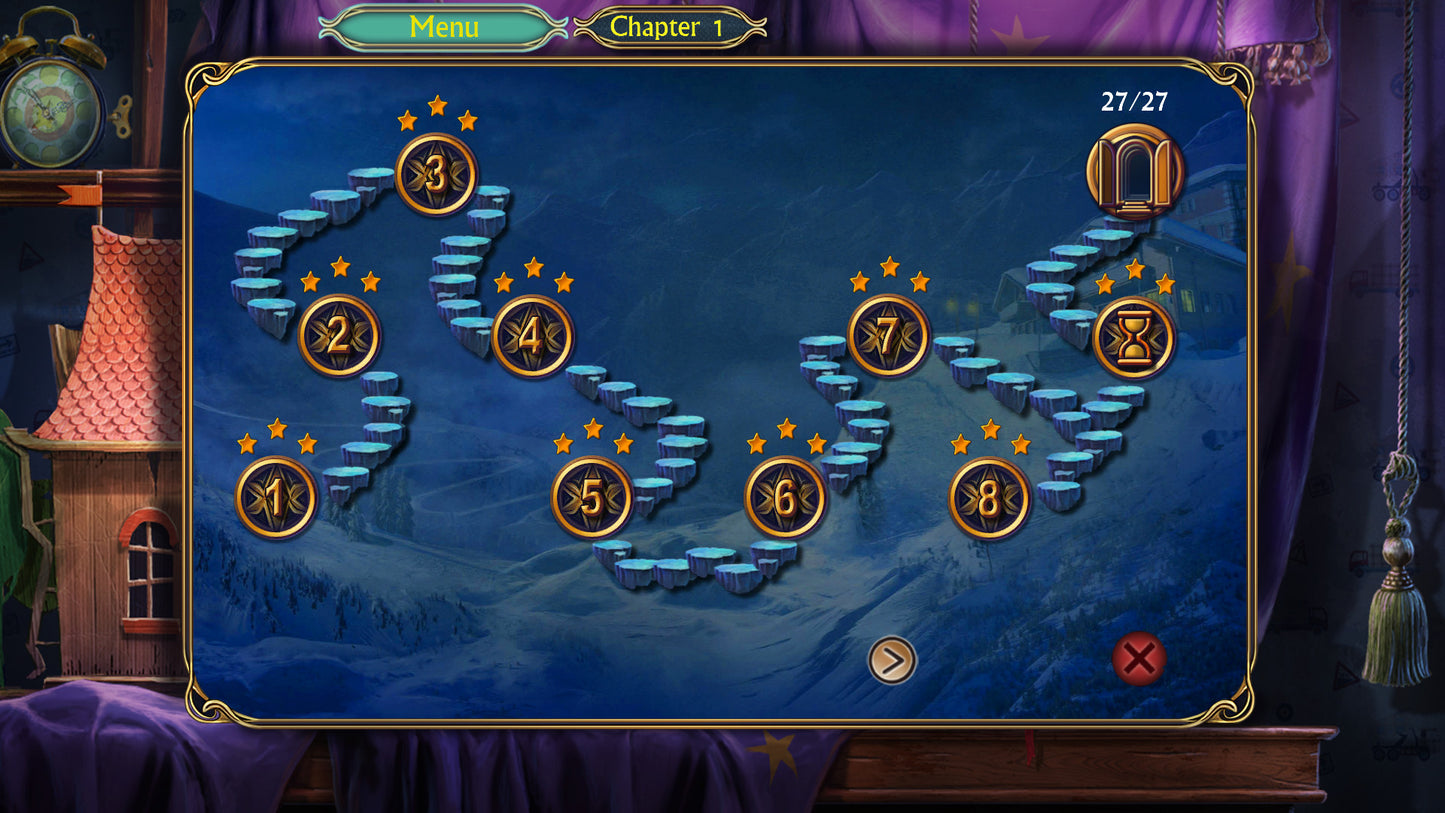Start level 3 node
Viewport: 1445px width, 813px height.
coord(436,174)
